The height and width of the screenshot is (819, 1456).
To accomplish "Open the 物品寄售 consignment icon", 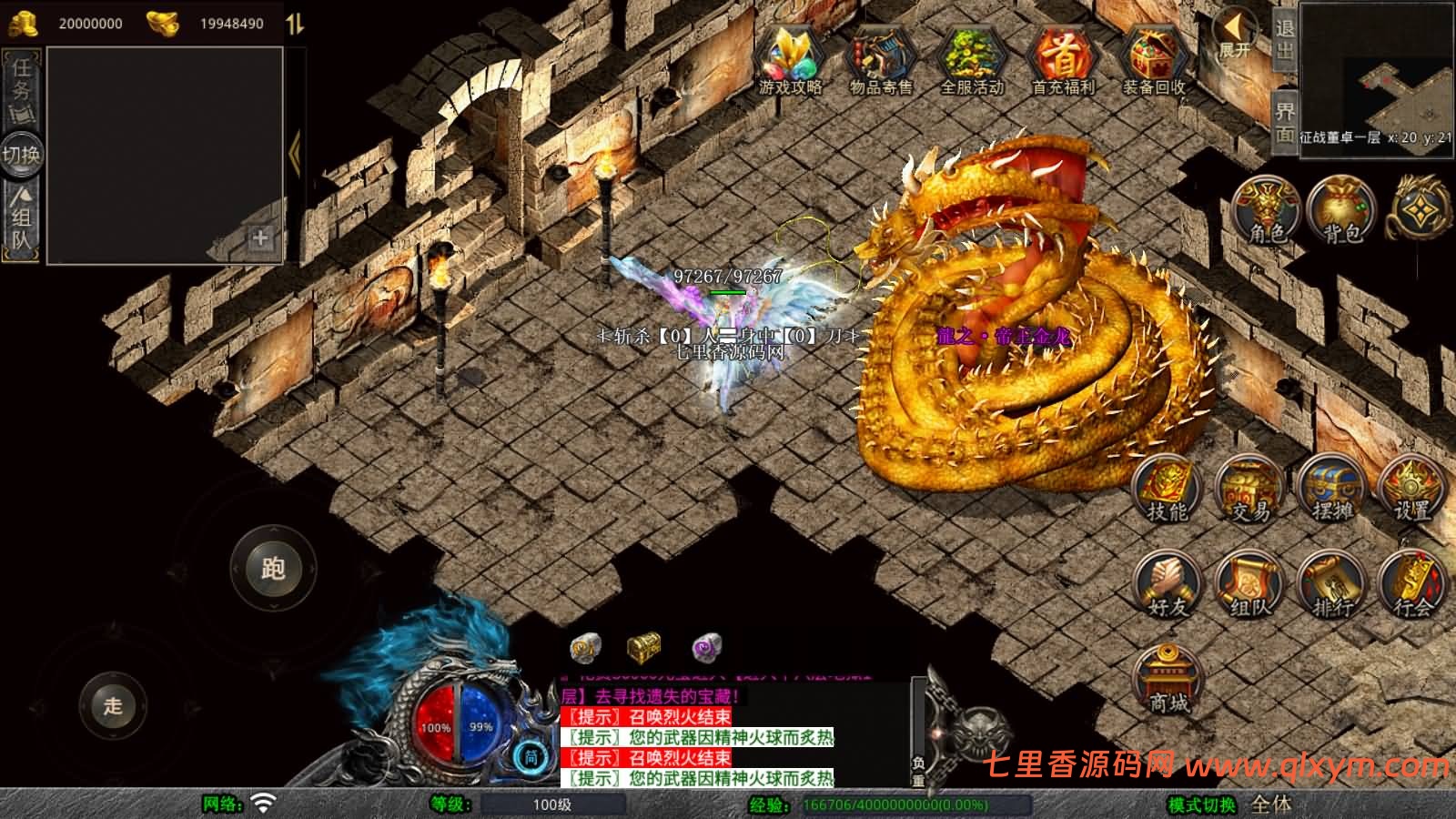I will click(880, 58).
